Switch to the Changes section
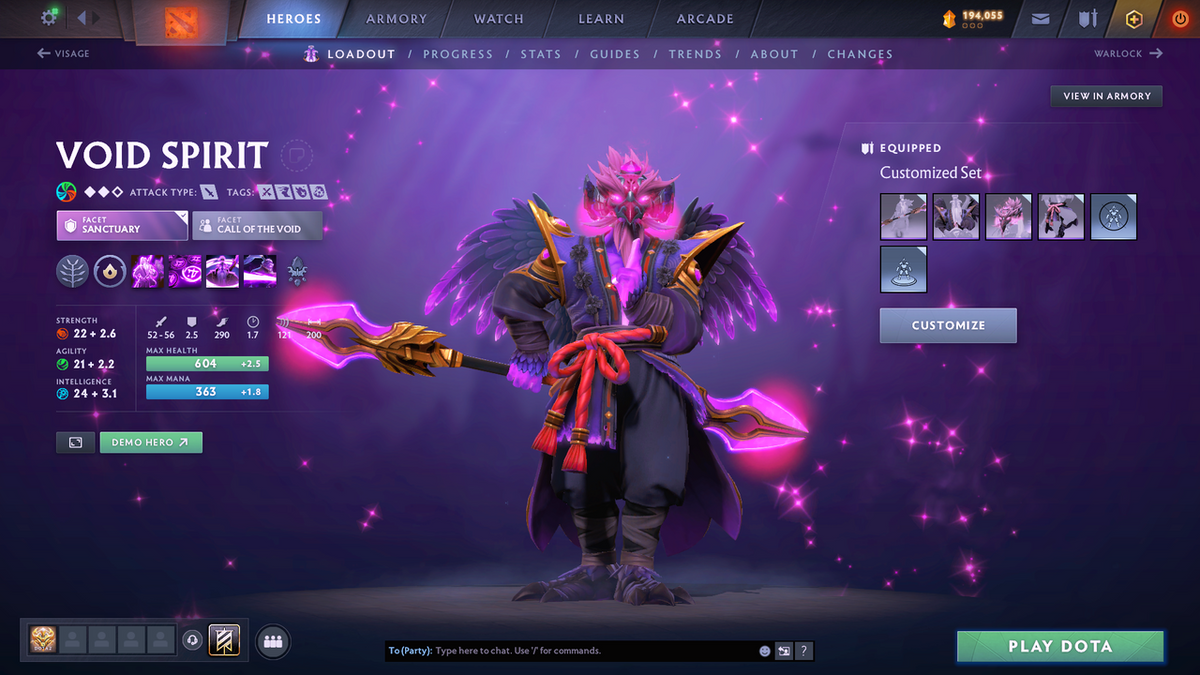 coord(859,54)
